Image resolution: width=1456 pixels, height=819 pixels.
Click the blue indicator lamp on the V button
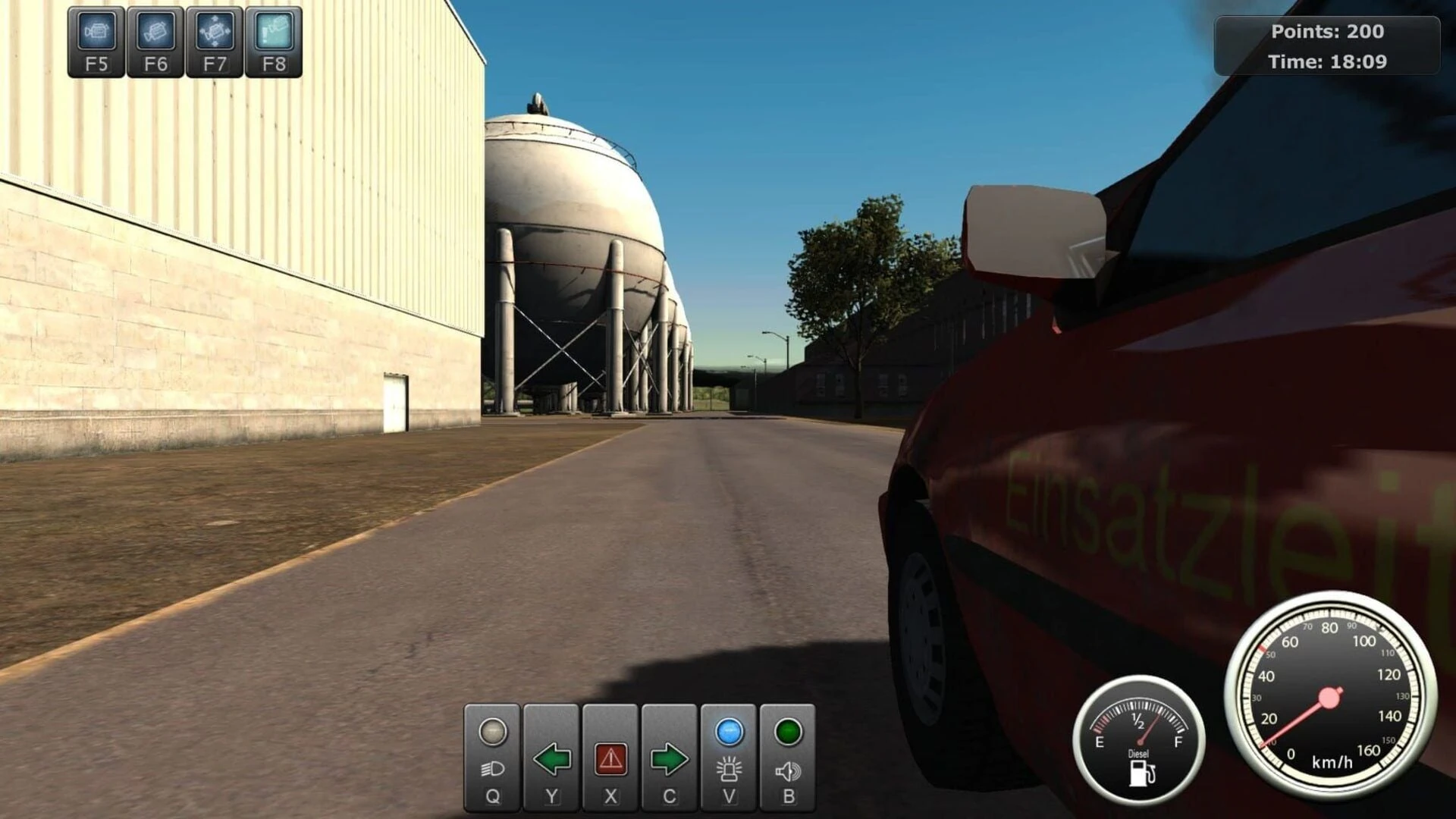tap(728, 733)
